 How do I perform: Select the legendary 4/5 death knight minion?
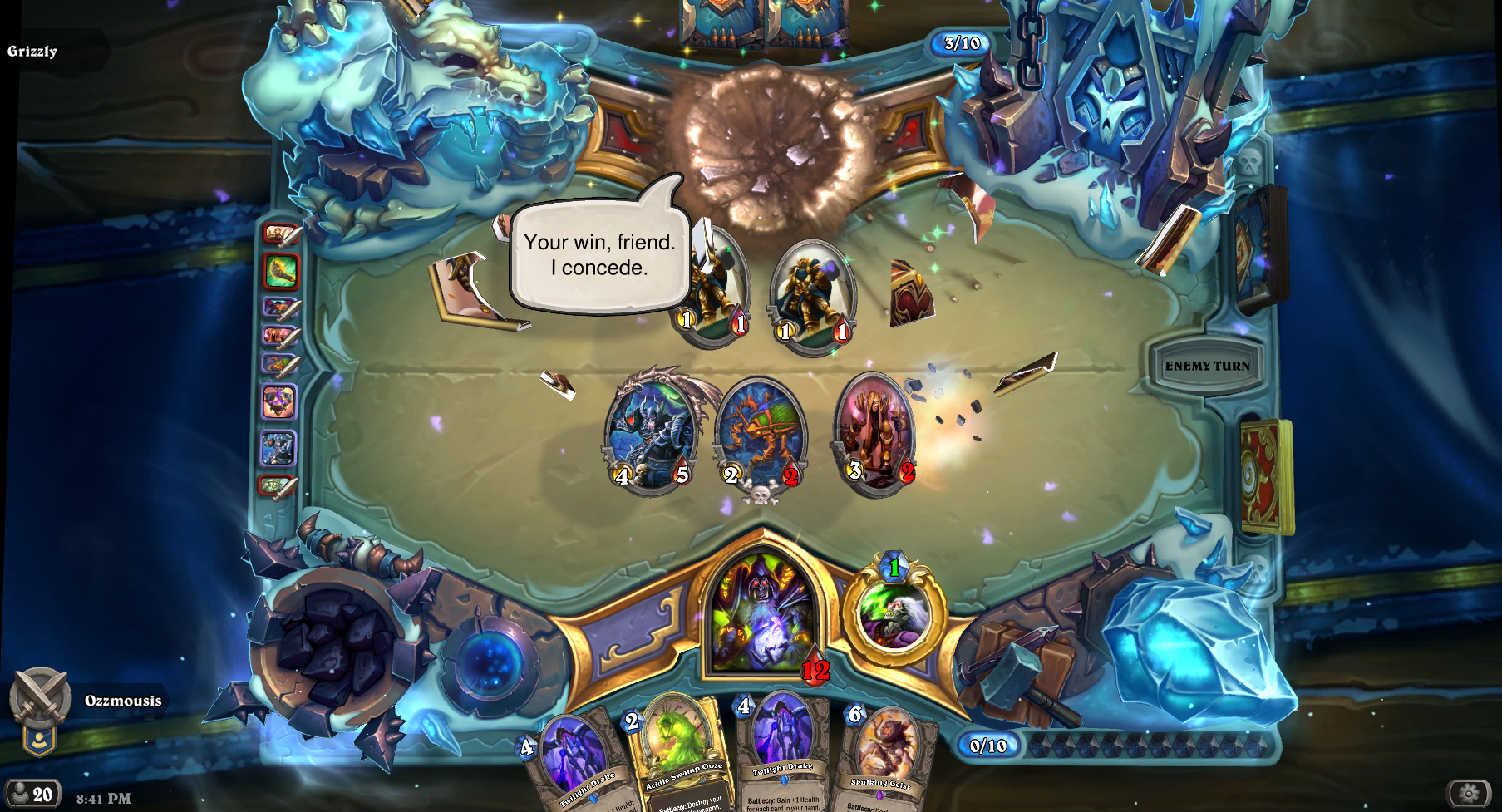[651, 432]
